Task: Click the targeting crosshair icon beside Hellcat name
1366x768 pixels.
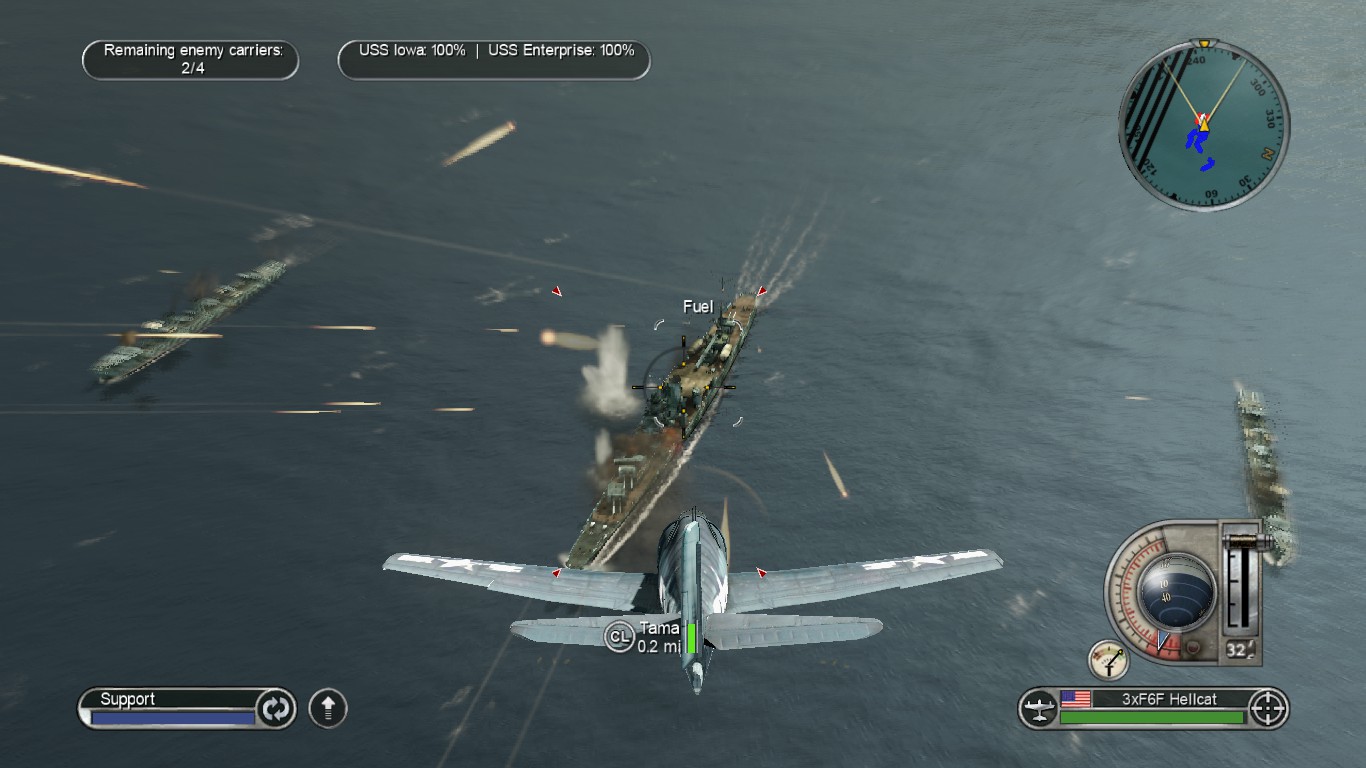Action: coord(1268,709)
